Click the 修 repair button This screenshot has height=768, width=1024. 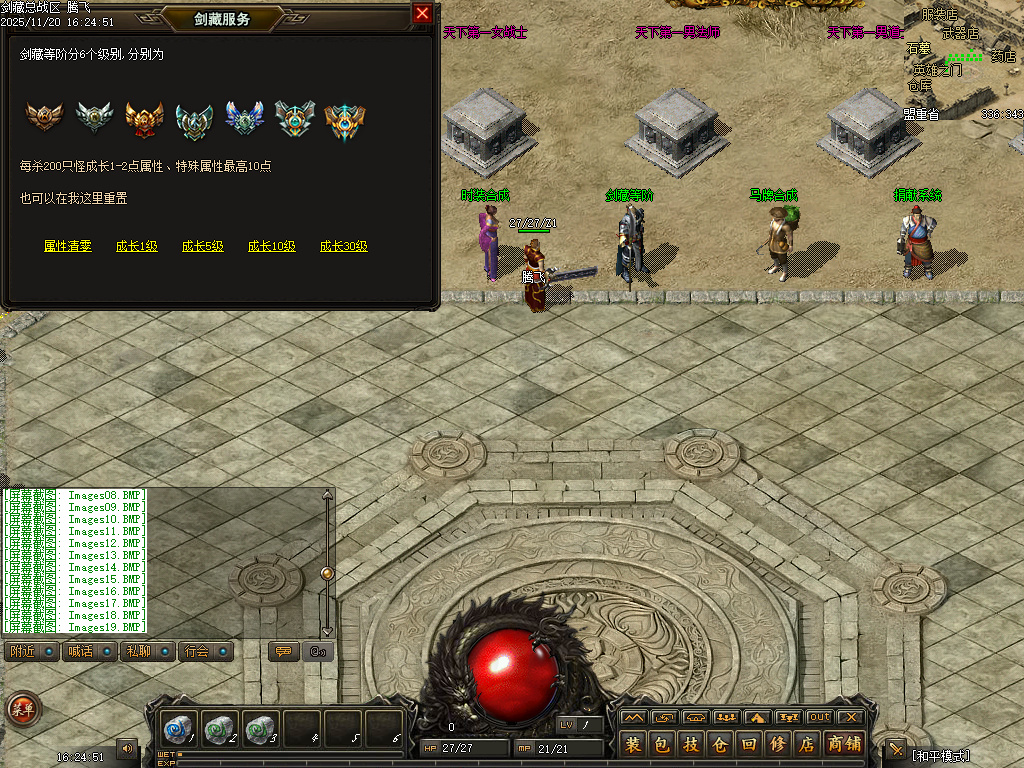778,744
